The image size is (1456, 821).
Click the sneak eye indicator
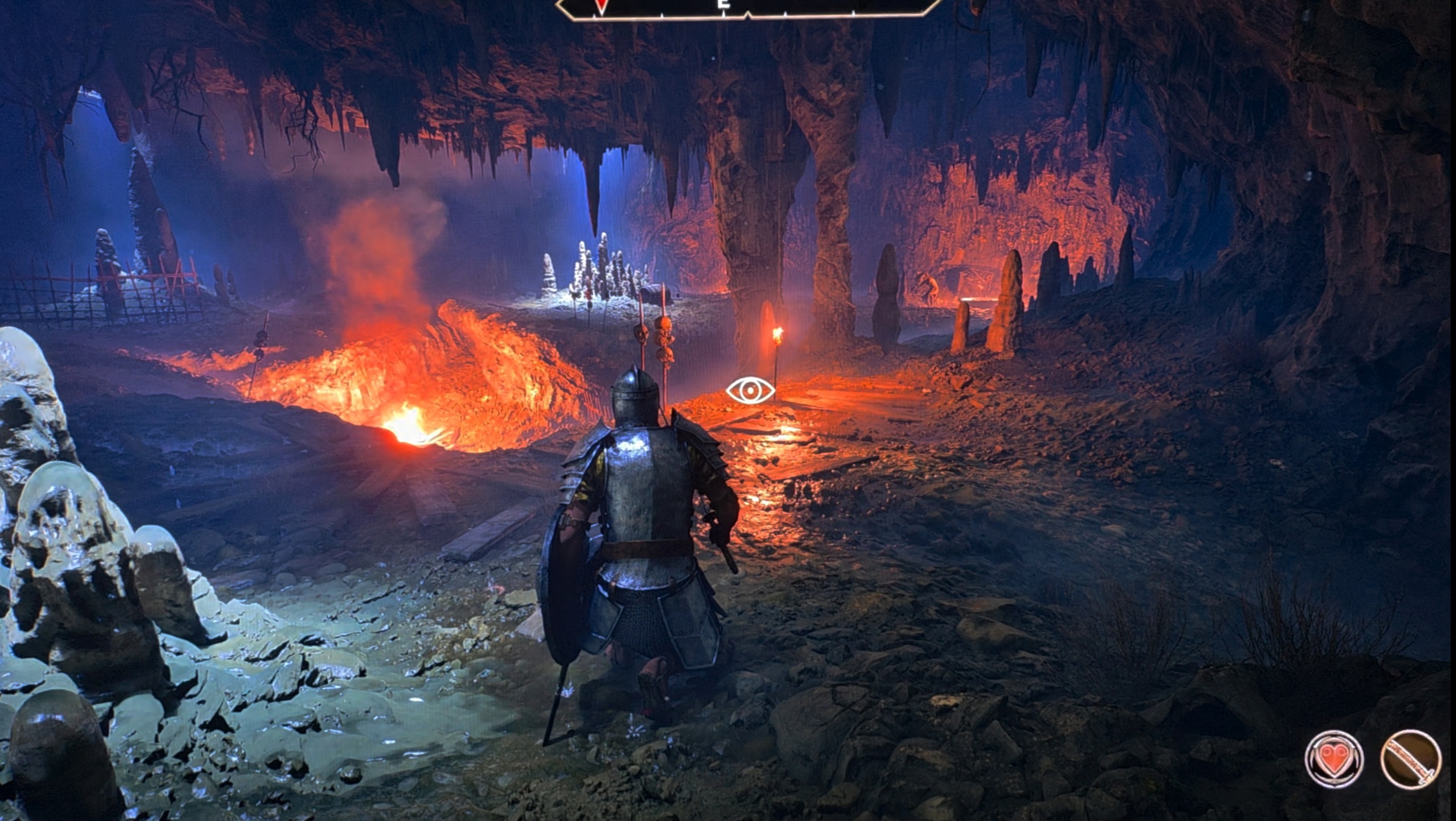[x=750, y=391]
